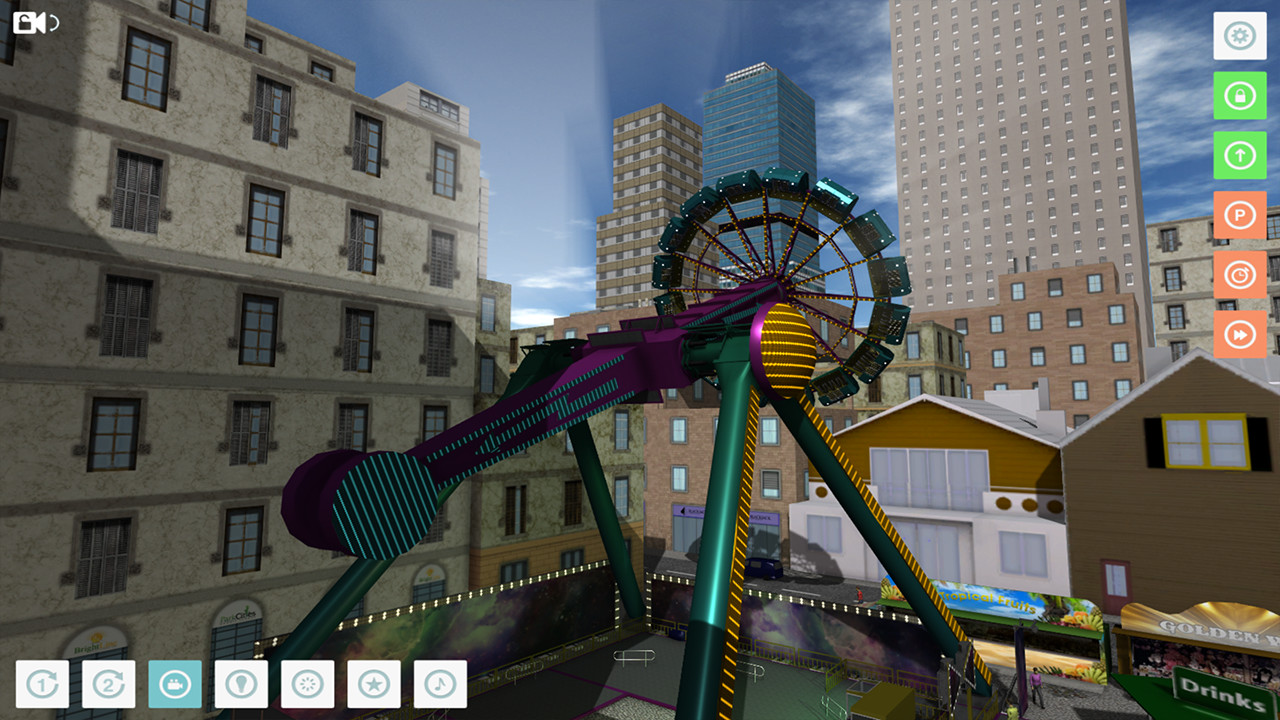Toggle the passenger safety lock
The width and height of the screenshot is (1280, 720).
point(1239,96)
